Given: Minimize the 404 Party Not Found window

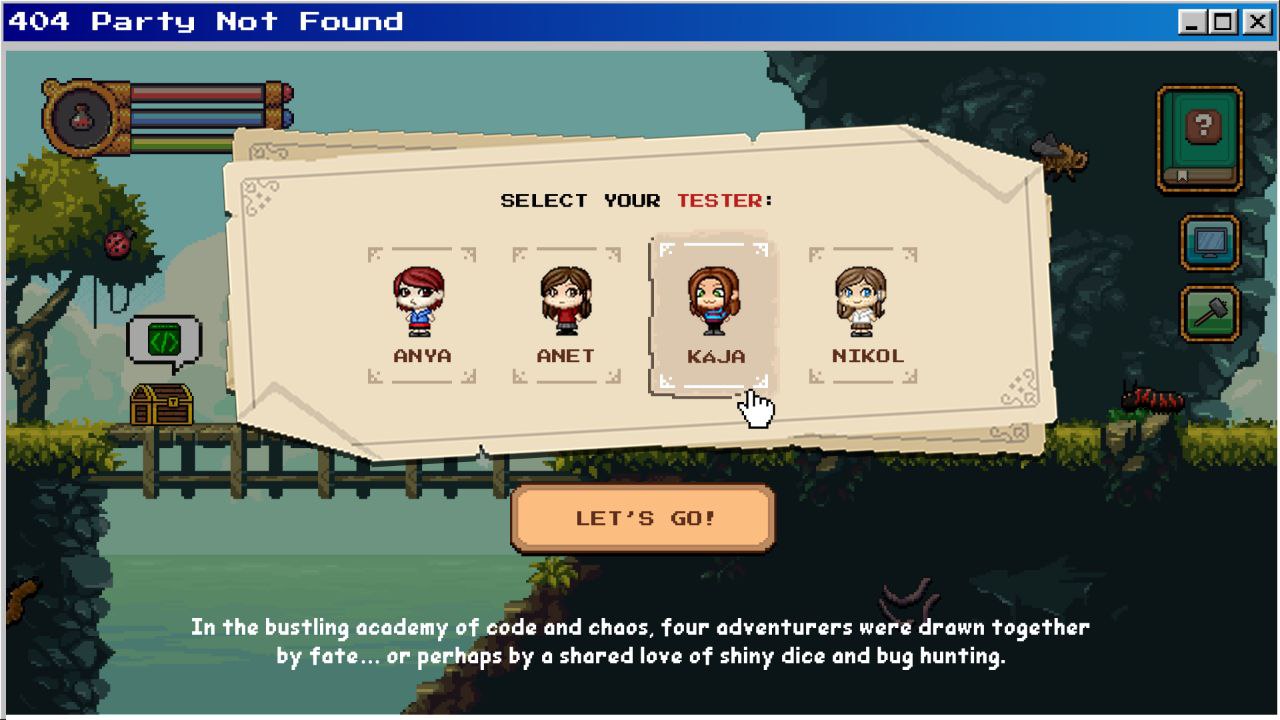Looking at the screenshot, I should pos(1193,22).
